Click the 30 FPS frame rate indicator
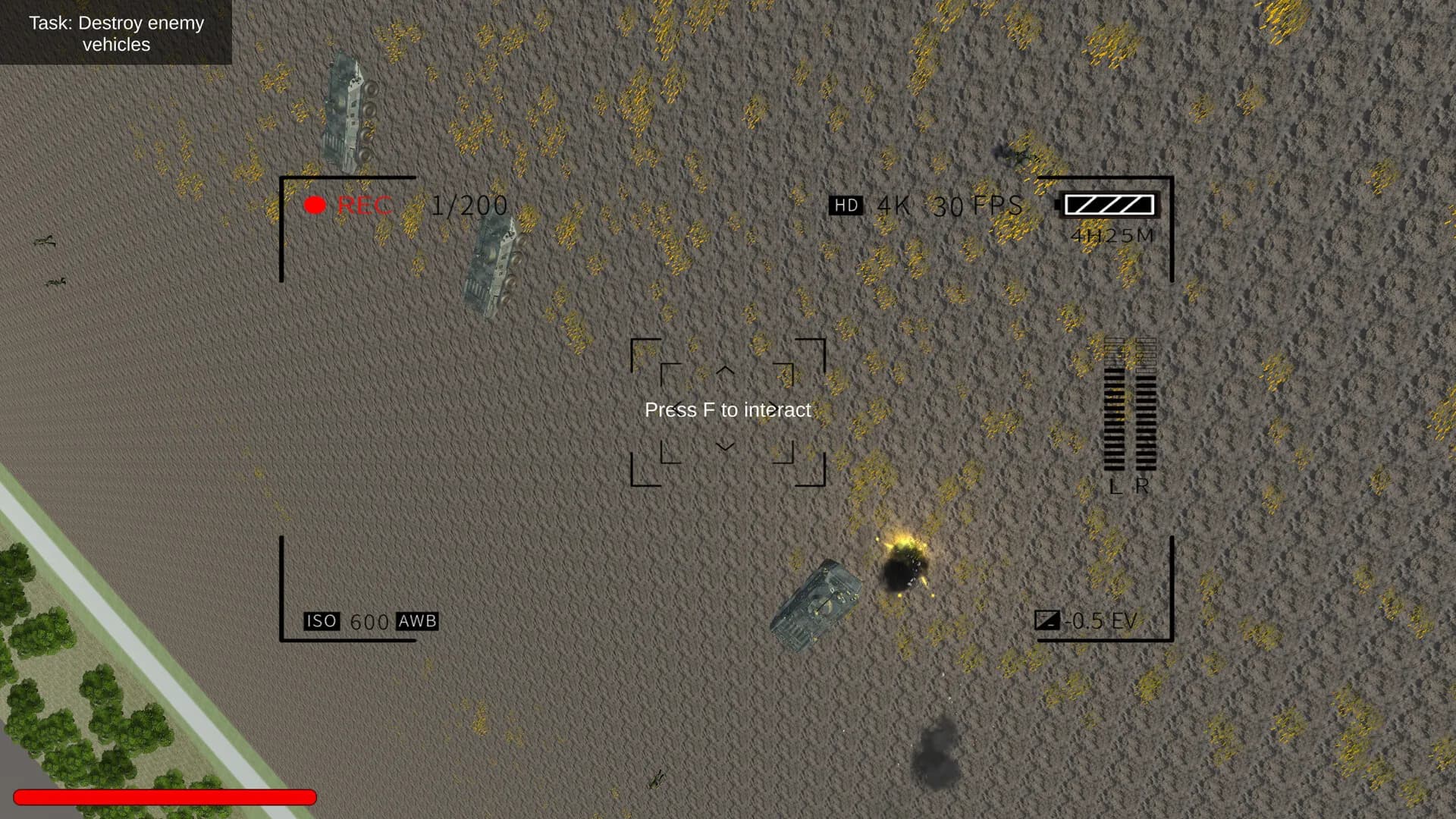This screenshot has height=819, width=1456. pos(976,205)
